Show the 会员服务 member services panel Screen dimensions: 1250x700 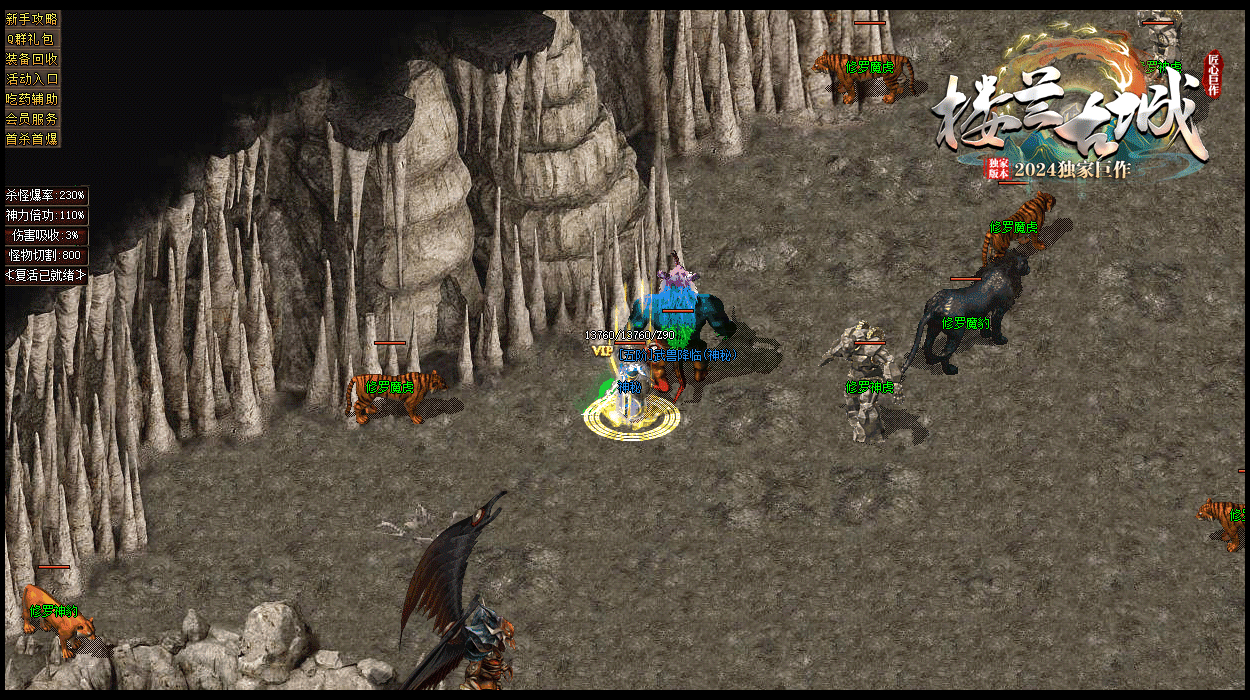[x=32, y=119]
